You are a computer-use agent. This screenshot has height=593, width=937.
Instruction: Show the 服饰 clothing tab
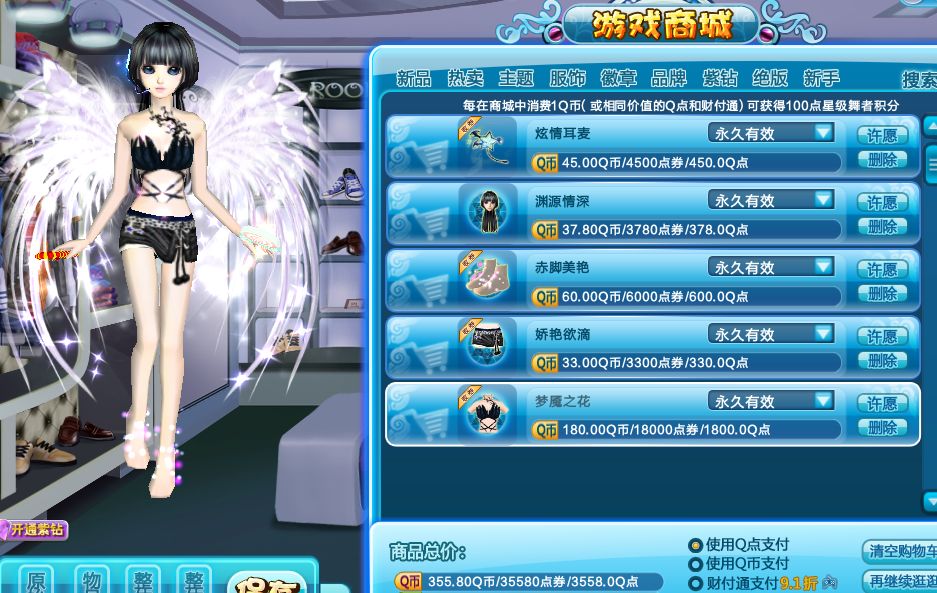pos(568,78)
